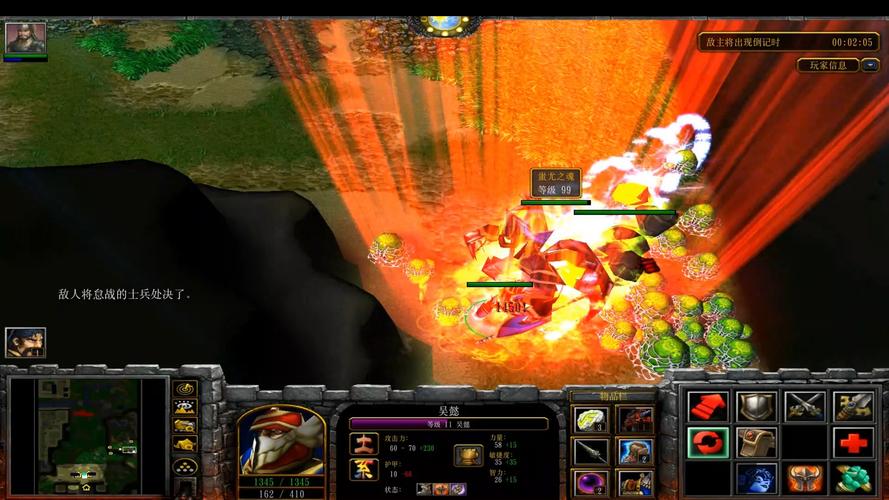Collapse the player info board with the arrow button
Viewport: 889px width, 500px height.
869,65
